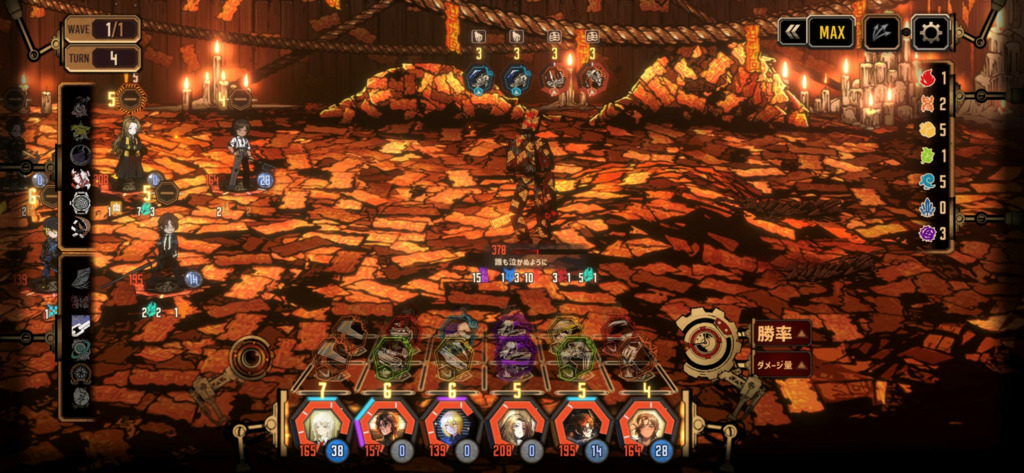Select the sinner portrait with 208 HP
The width and height of the screenshot is (1024, 473).
click(x=517, y=425)
